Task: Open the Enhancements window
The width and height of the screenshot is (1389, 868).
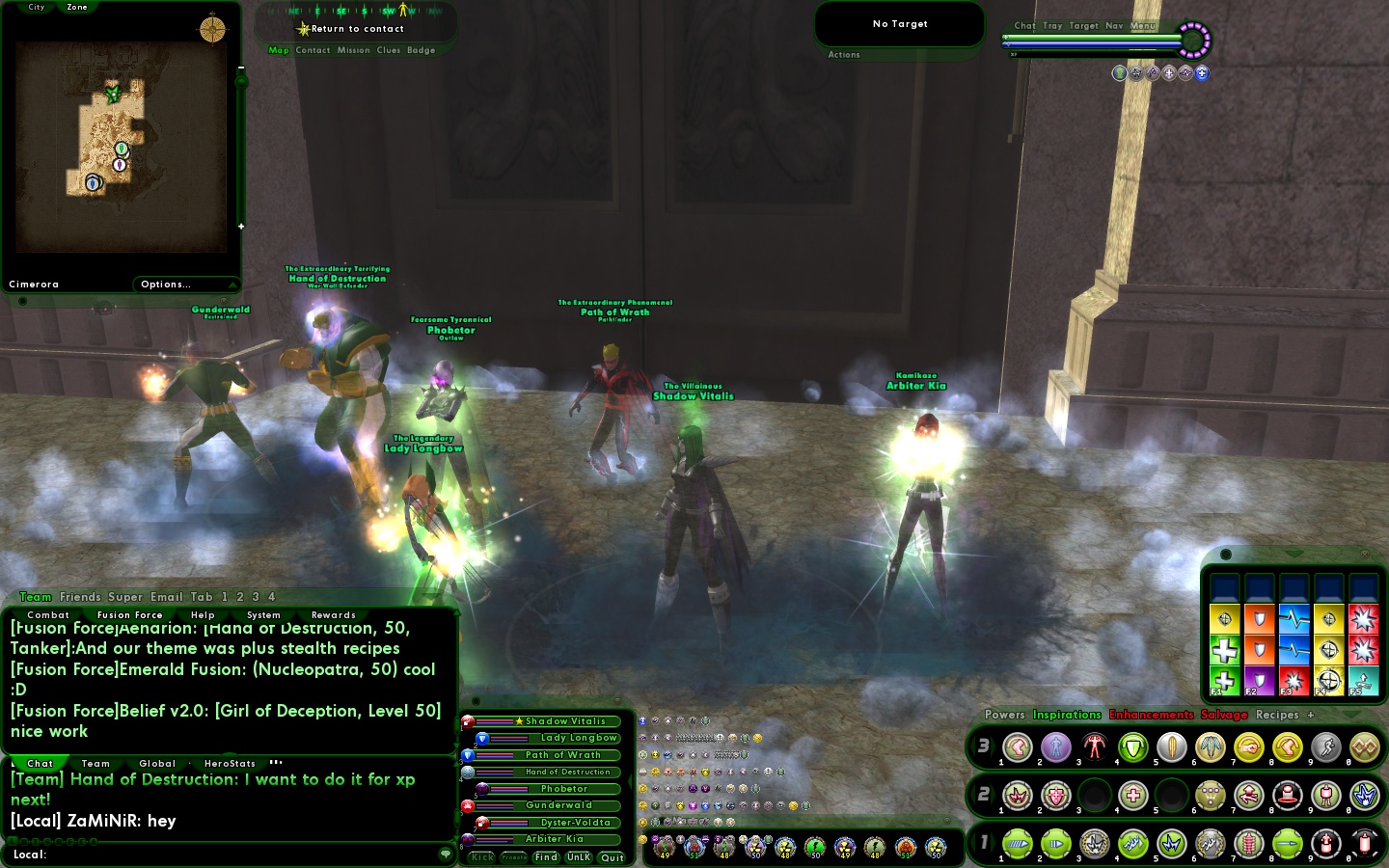Action: click(1151, 715)
